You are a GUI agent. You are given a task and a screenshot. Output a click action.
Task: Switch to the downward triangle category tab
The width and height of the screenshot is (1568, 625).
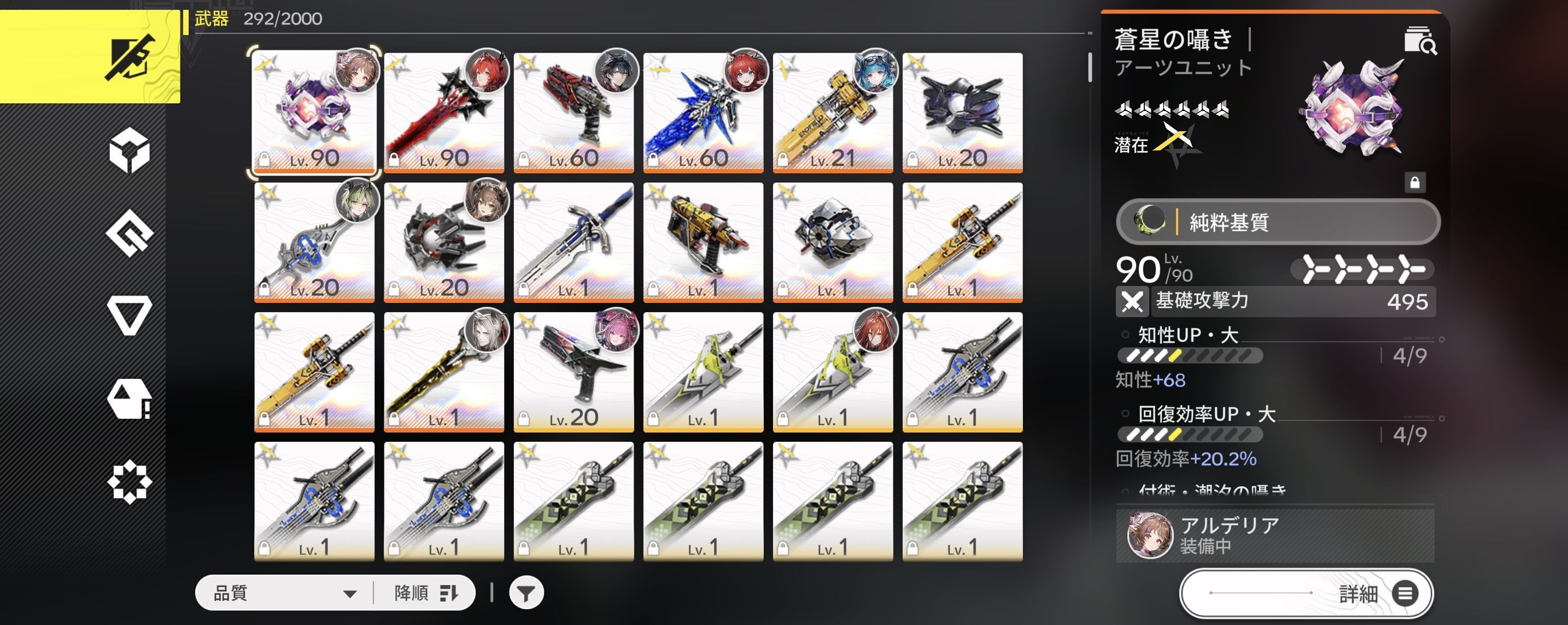(x=130, y=314)
